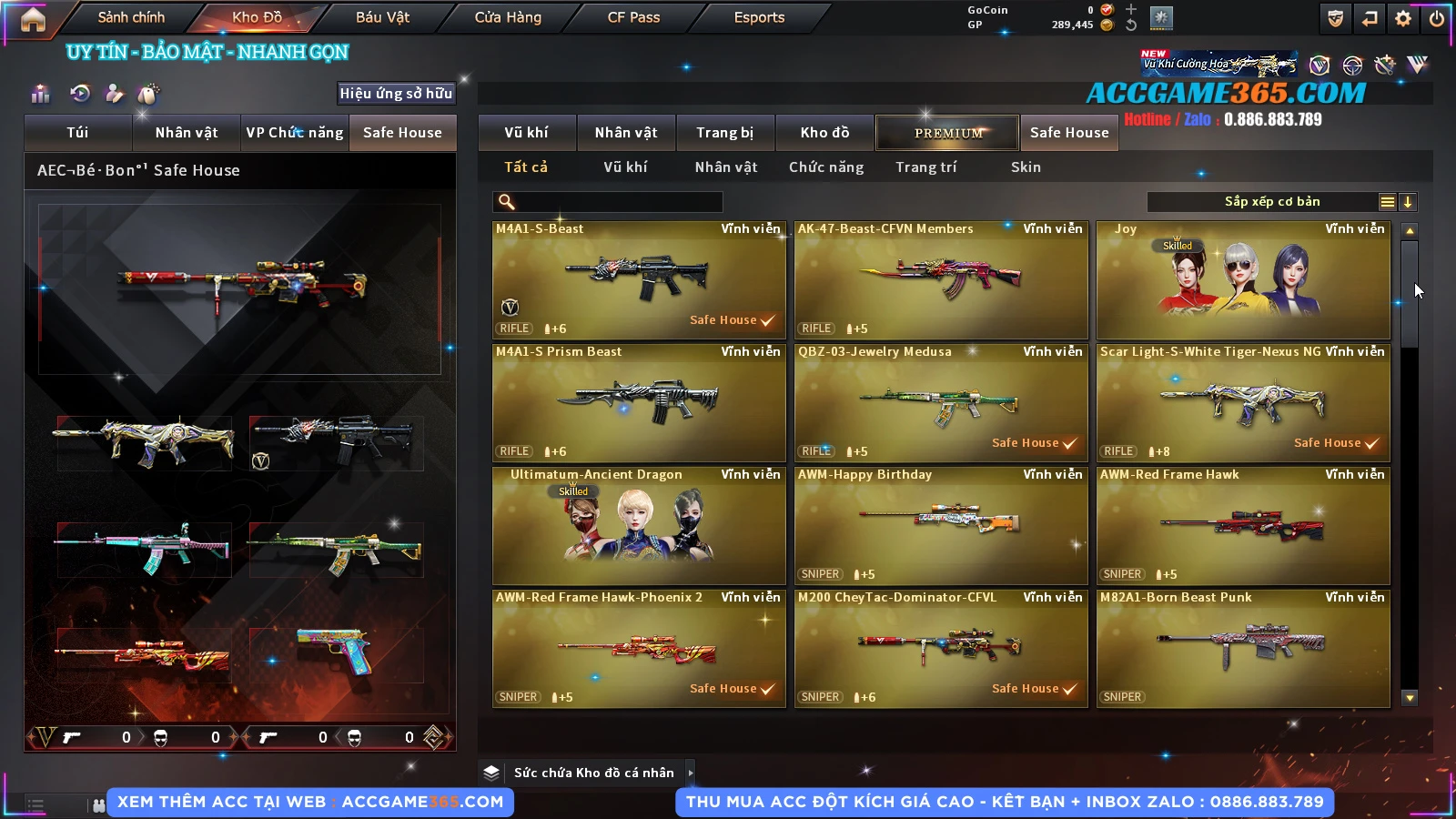This screenshot has height=819, width=1456.
Task: Switch to the Cửa Hàng shop
Action: [508, 17]
